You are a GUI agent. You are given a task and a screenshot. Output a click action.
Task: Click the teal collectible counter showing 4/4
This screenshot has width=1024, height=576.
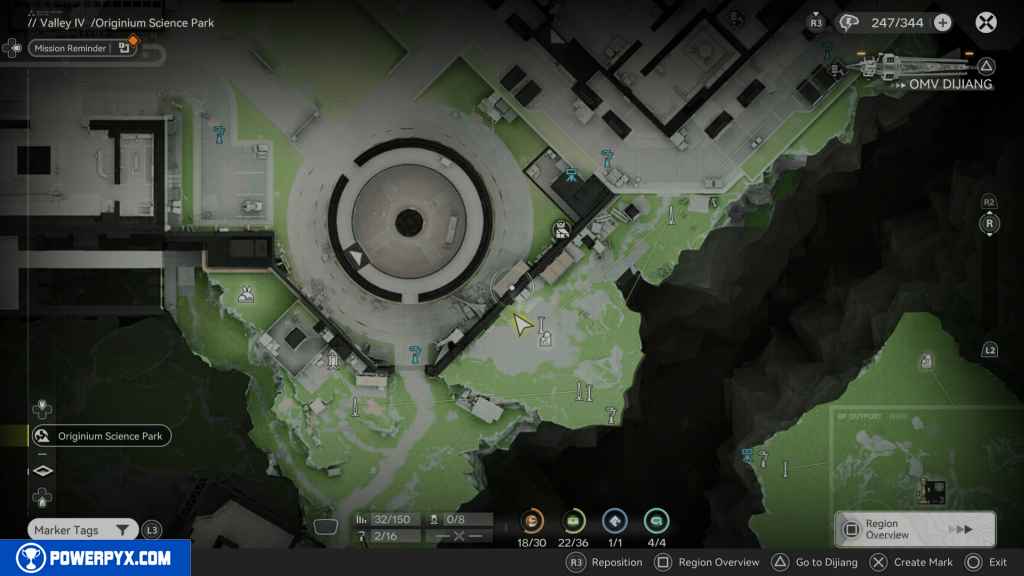point(656,521)
